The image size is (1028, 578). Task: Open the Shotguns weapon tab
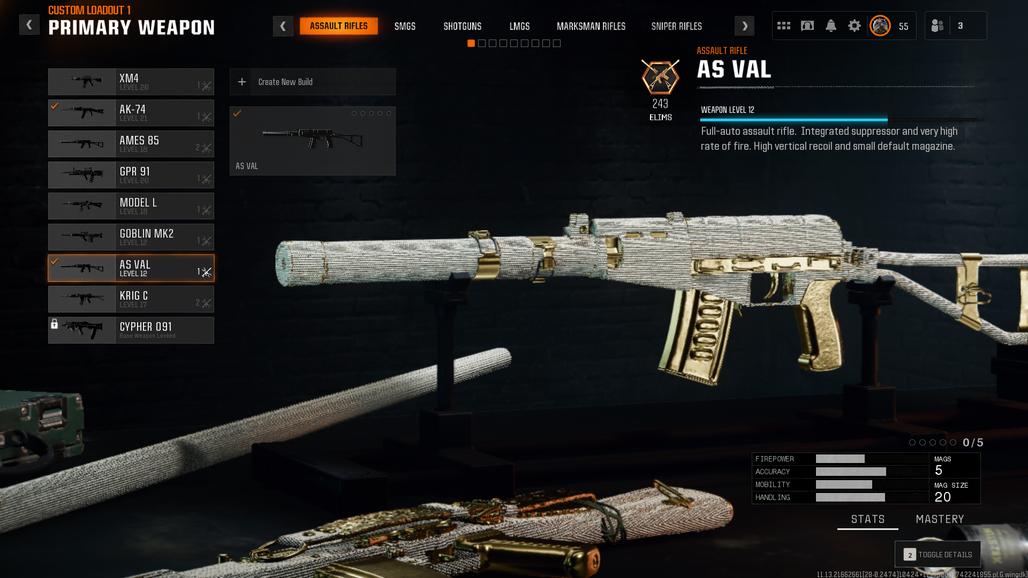click(x=462, y=26)
